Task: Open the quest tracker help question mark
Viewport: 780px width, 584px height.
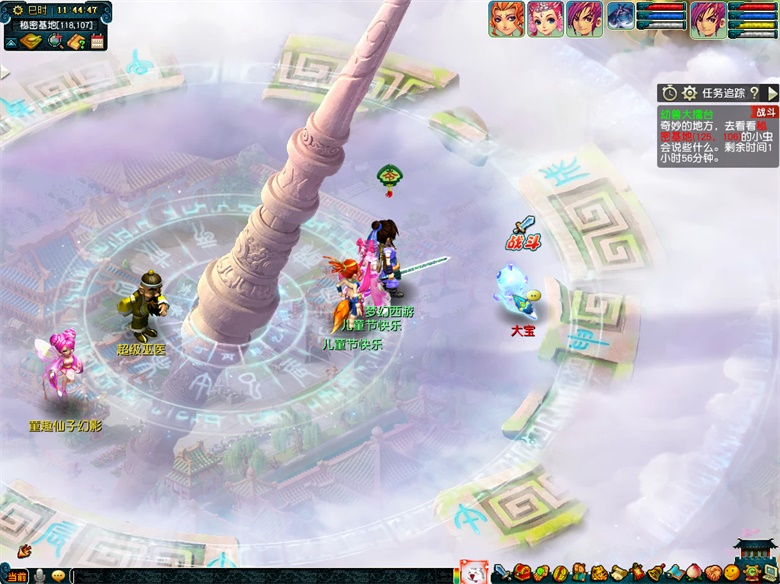Action: pos(755,93)
